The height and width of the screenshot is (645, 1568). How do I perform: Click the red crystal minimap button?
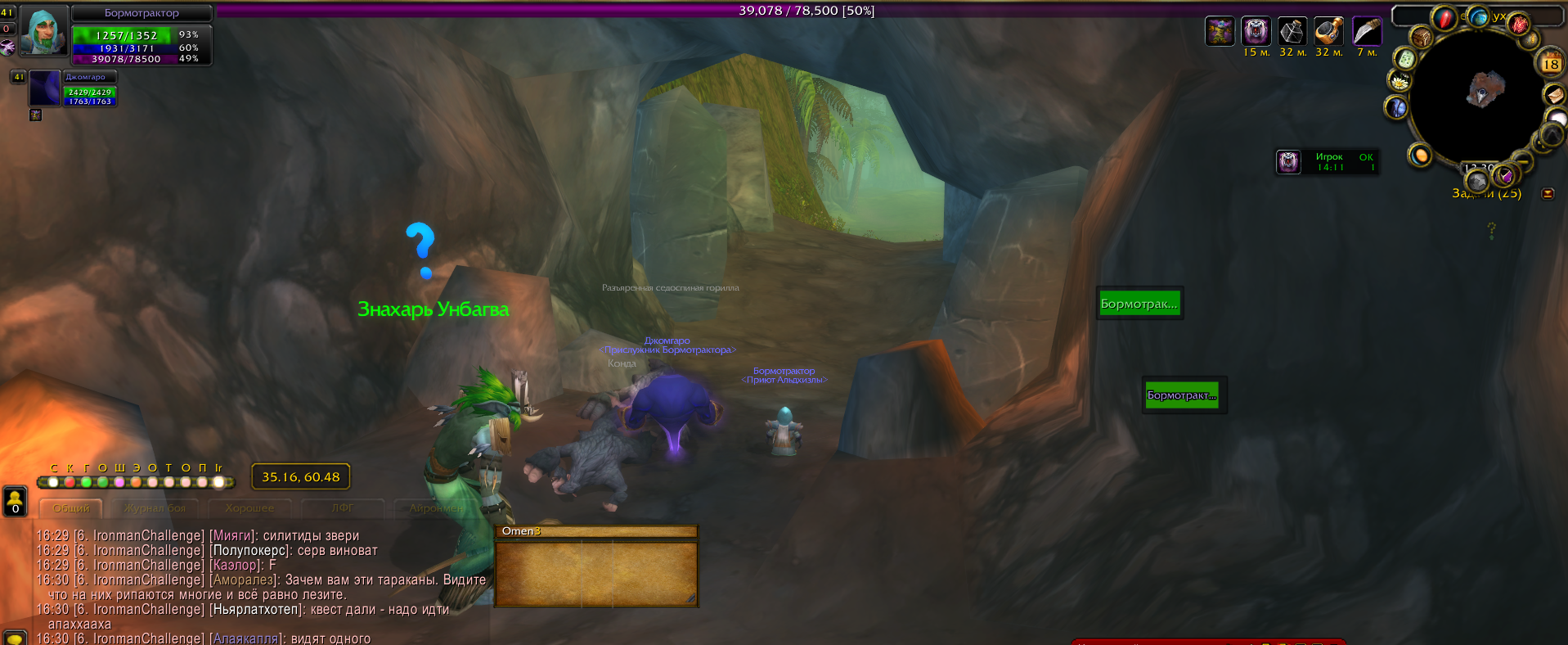(x=1444, y=18)
